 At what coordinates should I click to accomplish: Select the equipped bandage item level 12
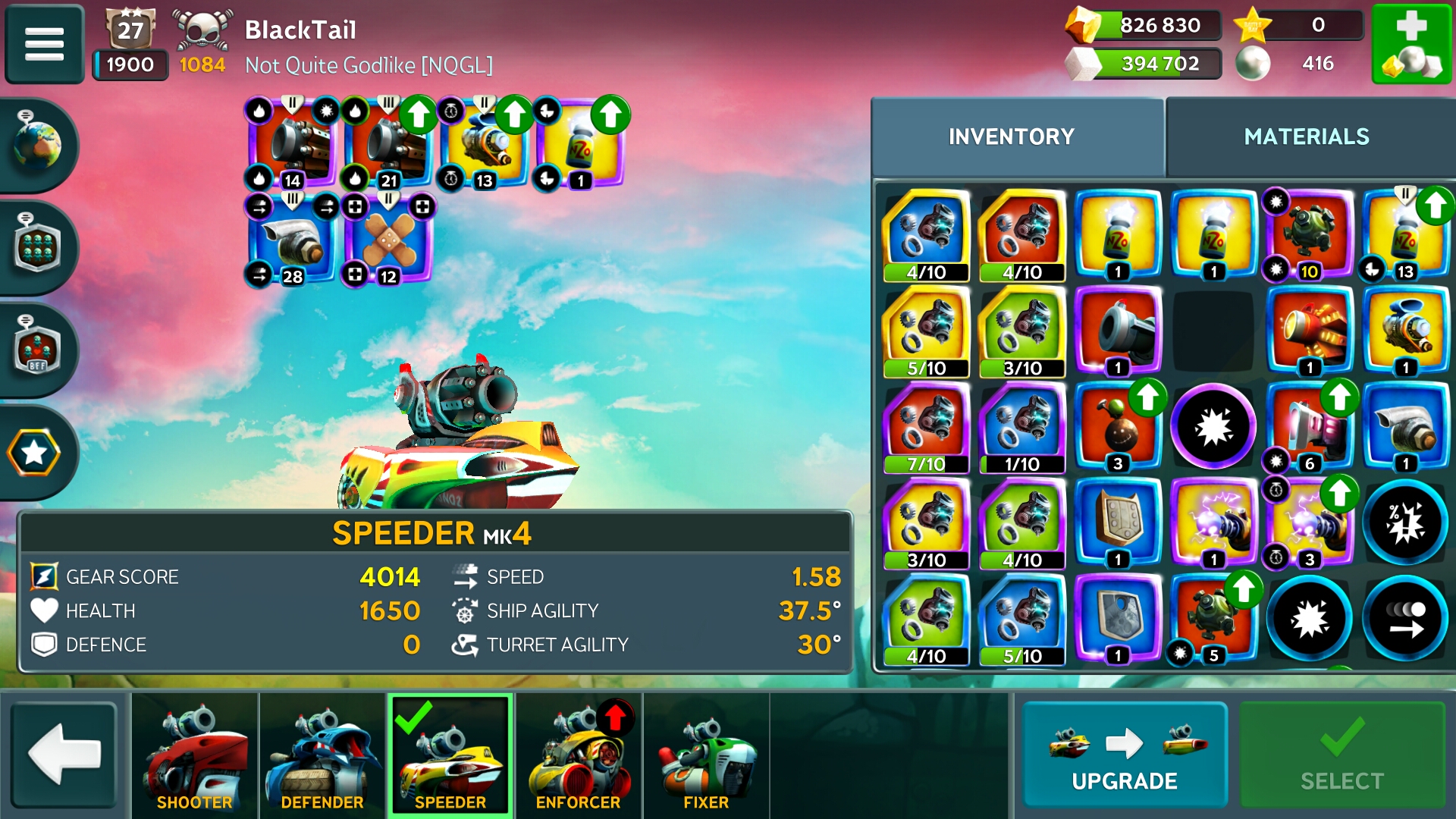click(x=388, y=241)
